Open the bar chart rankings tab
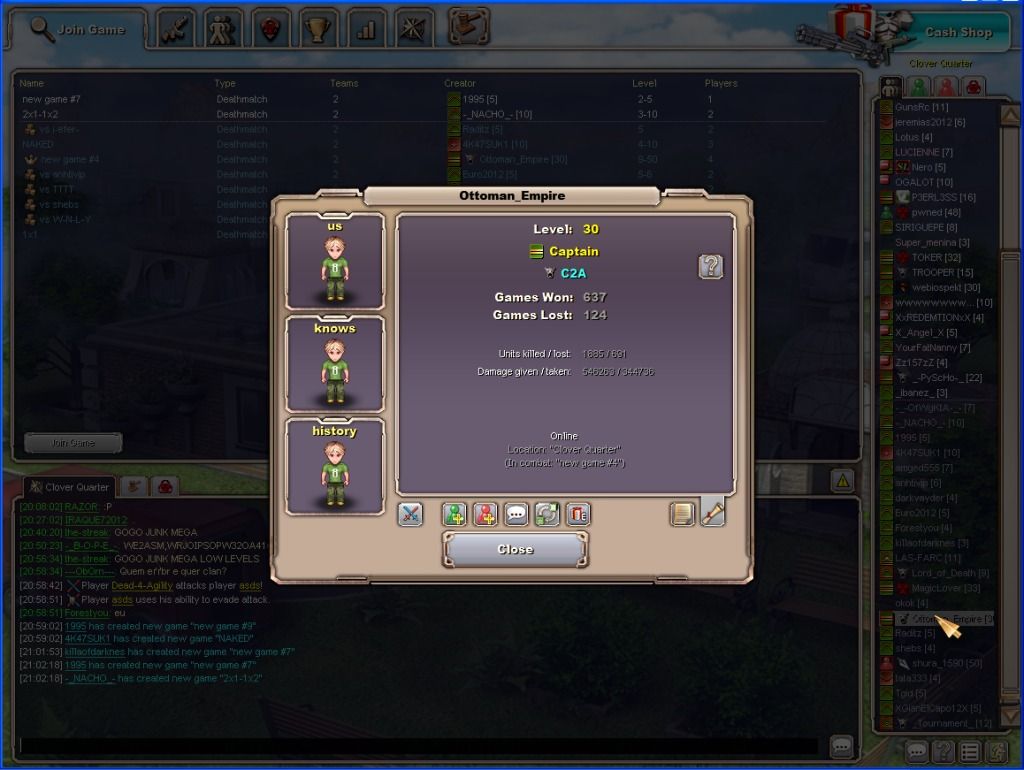 [x=366, y=29]
